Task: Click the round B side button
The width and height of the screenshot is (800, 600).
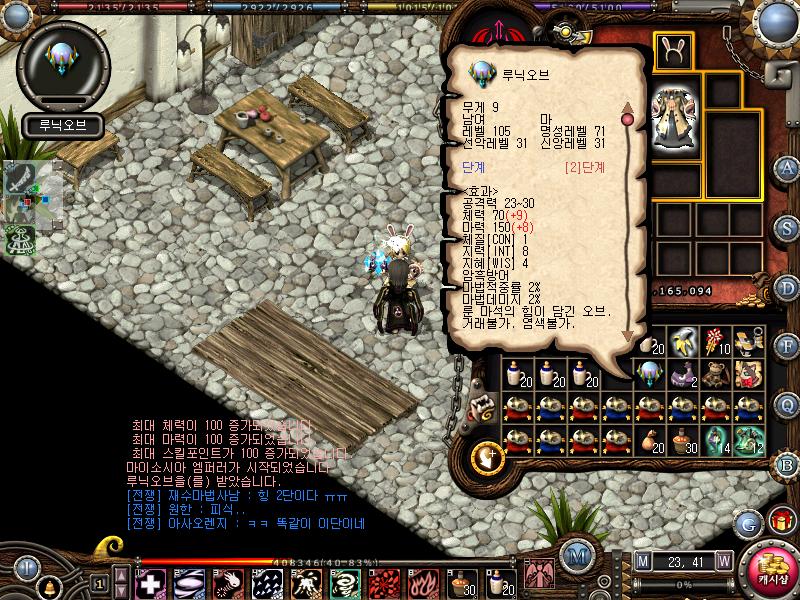Action: click(x=787, y=463)
